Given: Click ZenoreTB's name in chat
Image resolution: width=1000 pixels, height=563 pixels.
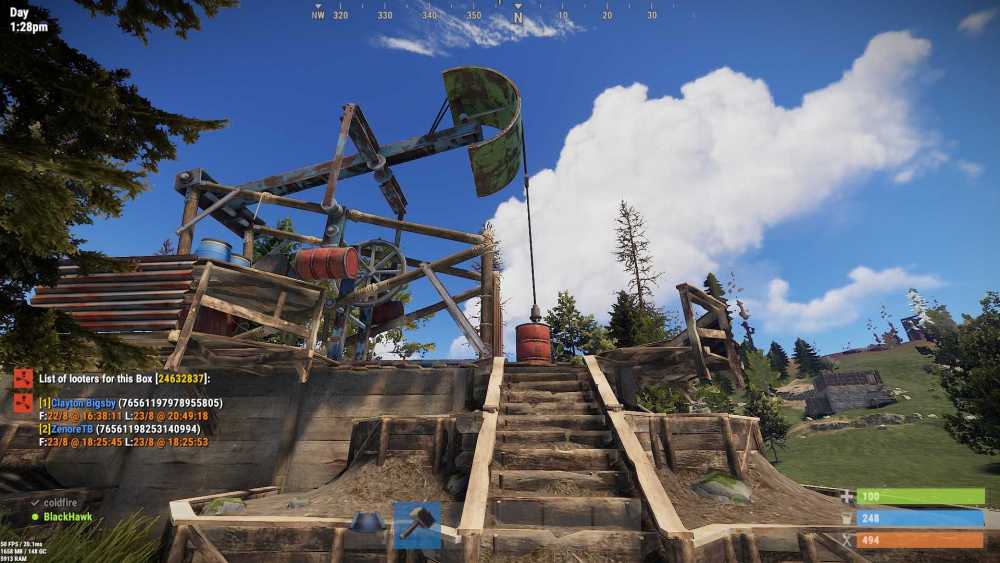Looking at the screenshot, I should pyautogui.click(x=72, y=428).
